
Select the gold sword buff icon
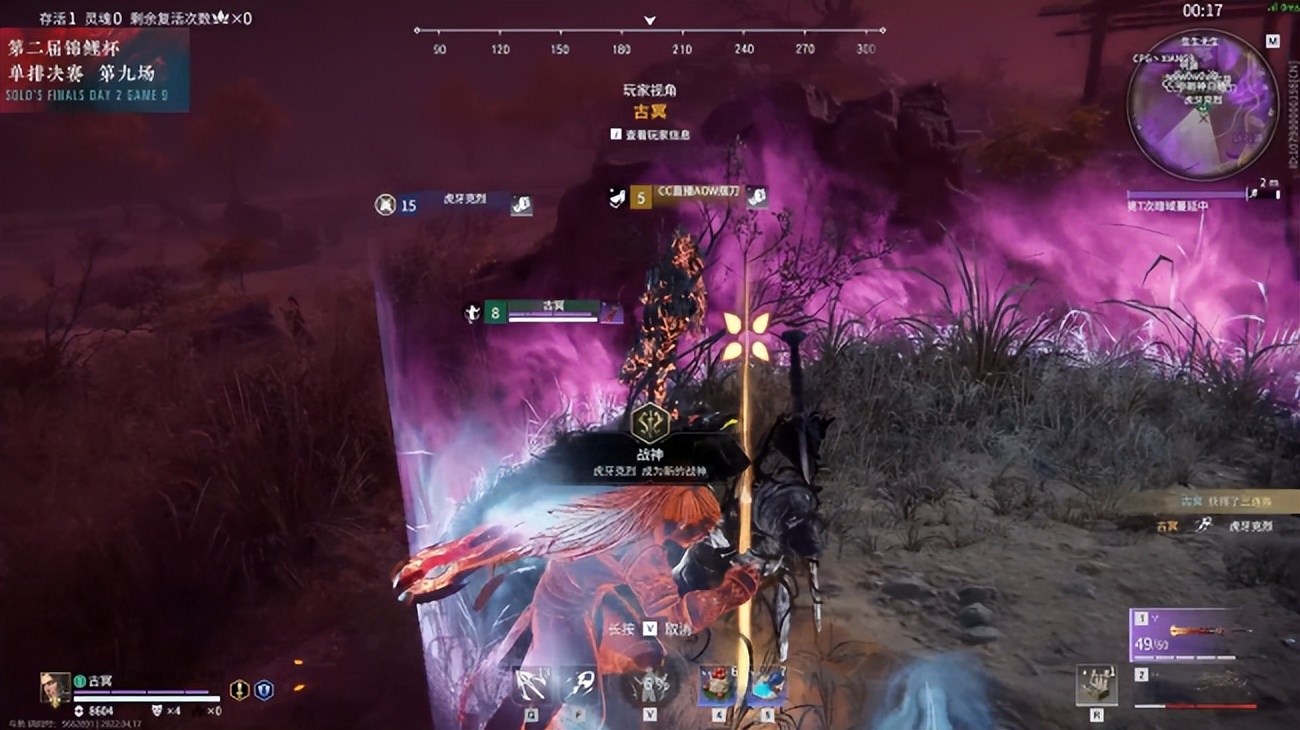[x=239, y=689]
